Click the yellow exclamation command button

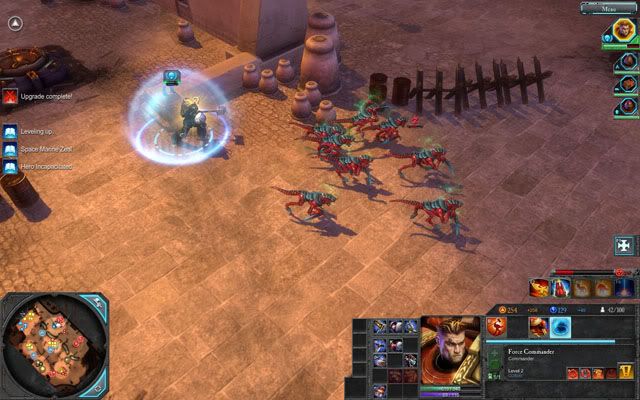tap(626, 373)
